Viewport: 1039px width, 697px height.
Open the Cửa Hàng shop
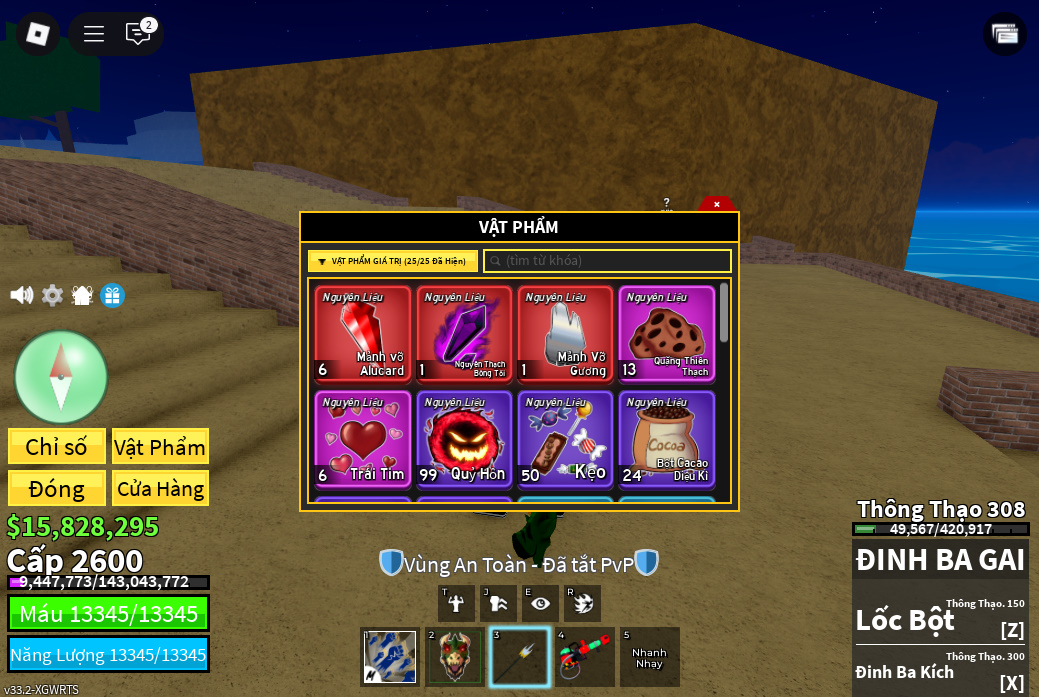pyautogui.click(x=160, y=488)
